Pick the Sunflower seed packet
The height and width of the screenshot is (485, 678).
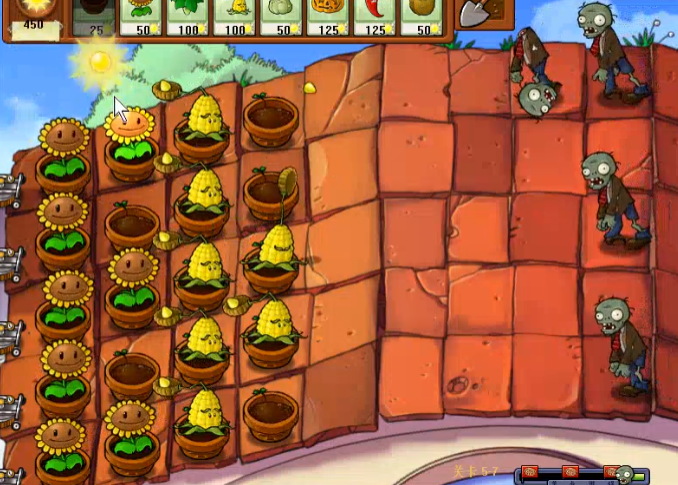(141, 18)
